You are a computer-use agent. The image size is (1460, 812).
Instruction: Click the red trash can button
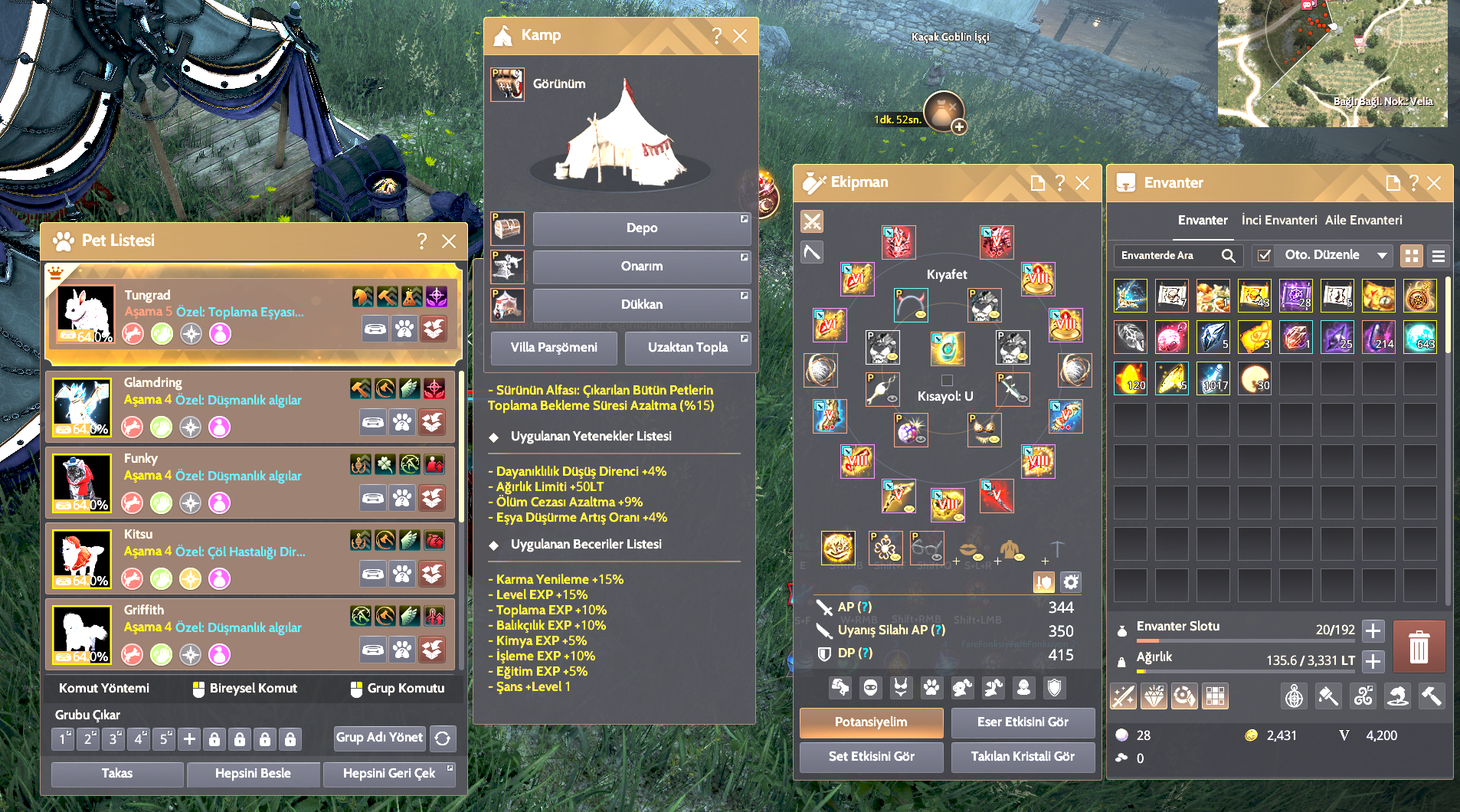click(1419, 647)
